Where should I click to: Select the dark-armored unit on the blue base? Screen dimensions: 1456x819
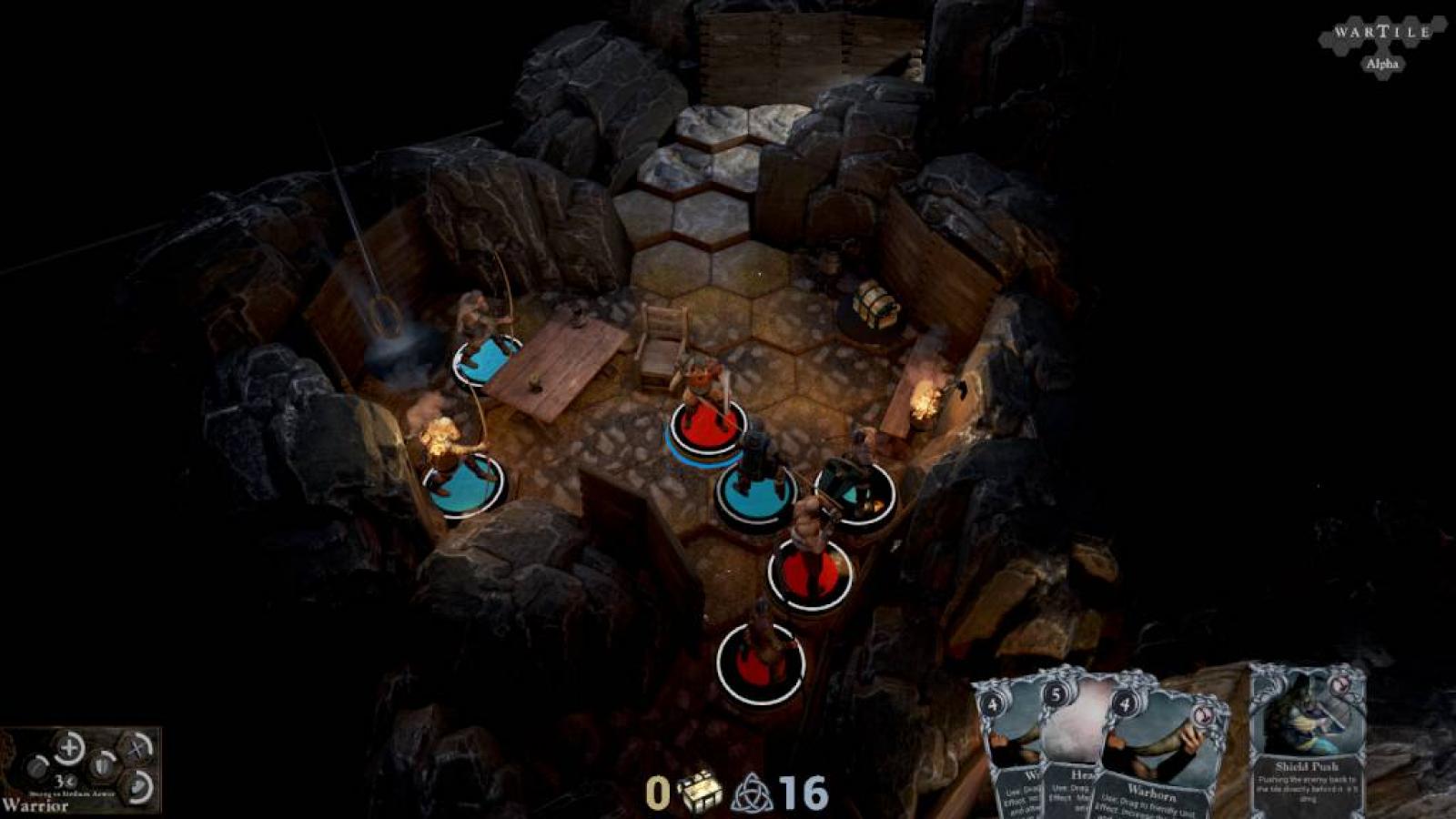click(755, 478)
